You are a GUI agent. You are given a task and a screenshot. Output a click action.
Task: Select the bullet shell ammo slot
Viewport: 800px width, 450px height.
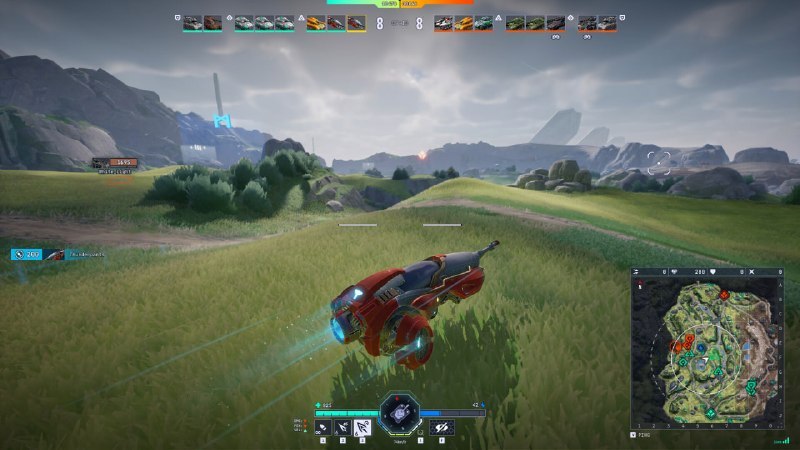point(324,428)
